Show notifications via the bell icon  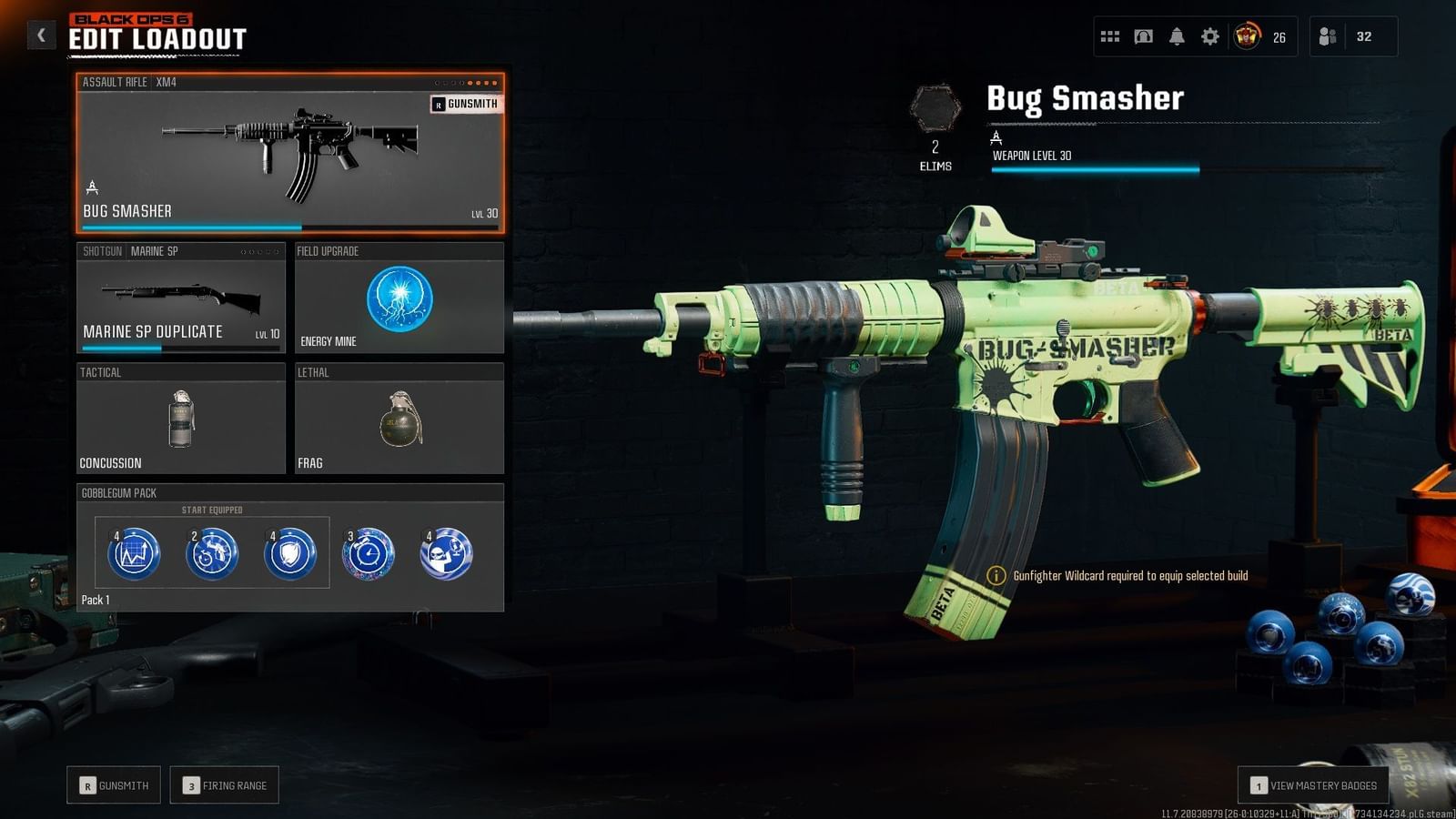1177,36
